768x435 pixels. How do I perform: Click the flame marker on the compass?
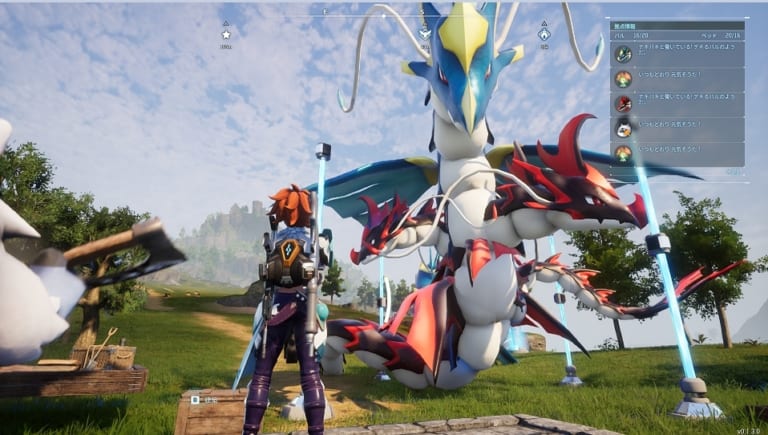544,34
